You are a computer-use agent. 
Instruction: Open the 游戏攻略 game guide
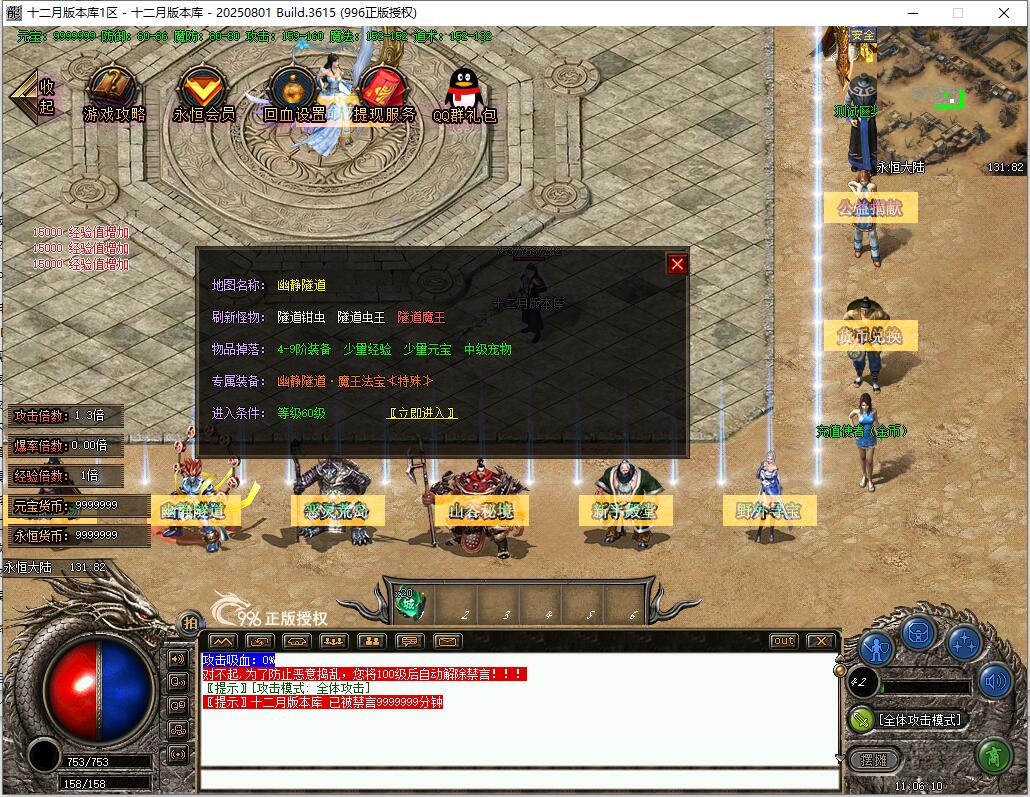(114, 94)
